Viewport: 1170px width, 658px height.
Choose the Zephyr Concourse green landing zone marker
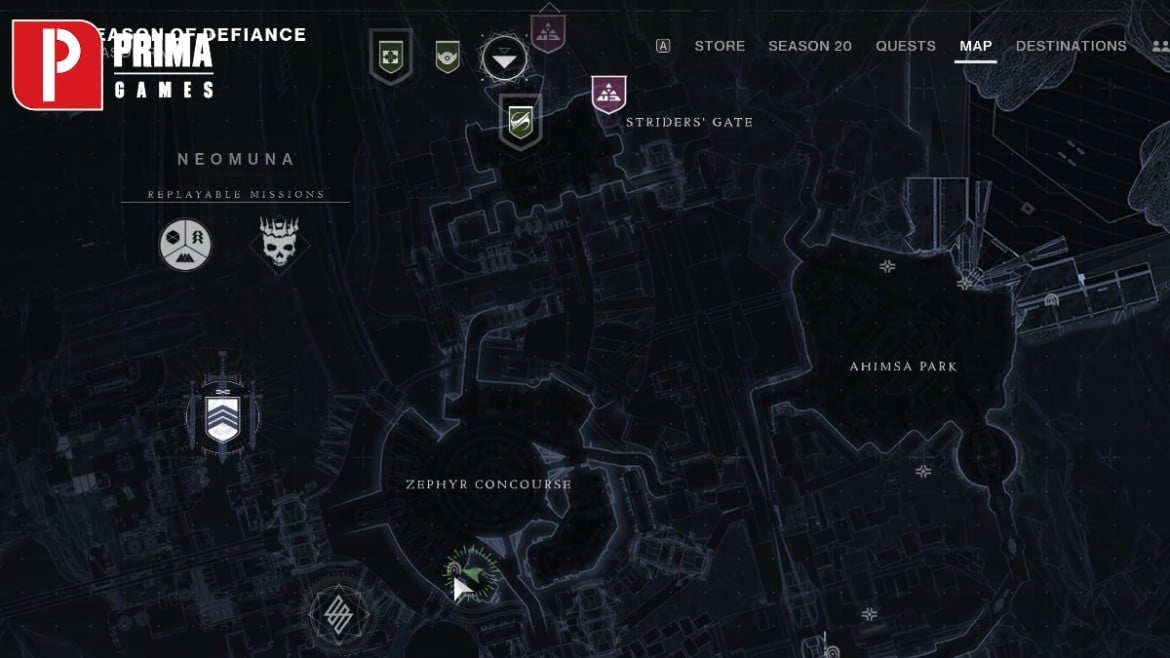tap(470, 572)
